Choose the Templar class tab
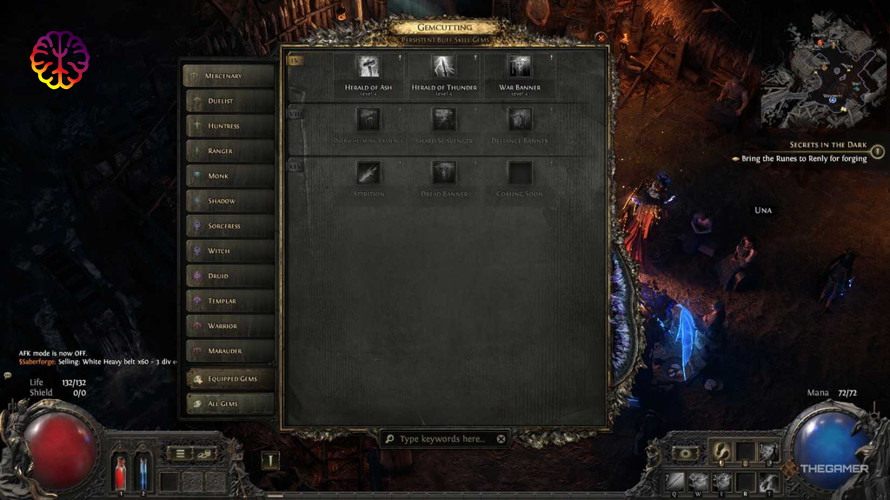This screenshot has height=500, width=890. tap(229, 301)
